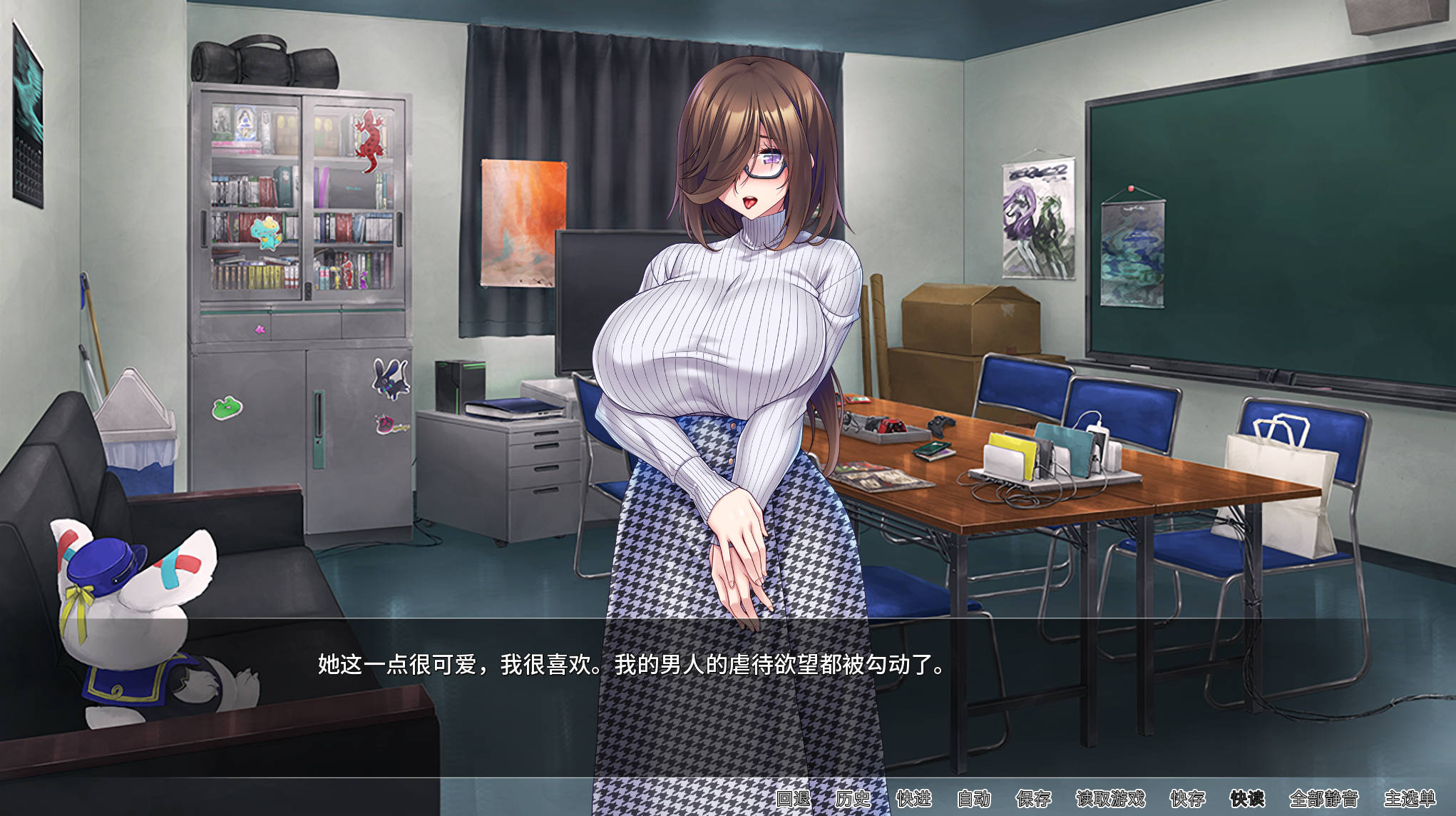Image resolution: width=1456 pixels, height=816 pixels.
Task: Activate 快进 skip mode
Action: [x=913, y=798]
